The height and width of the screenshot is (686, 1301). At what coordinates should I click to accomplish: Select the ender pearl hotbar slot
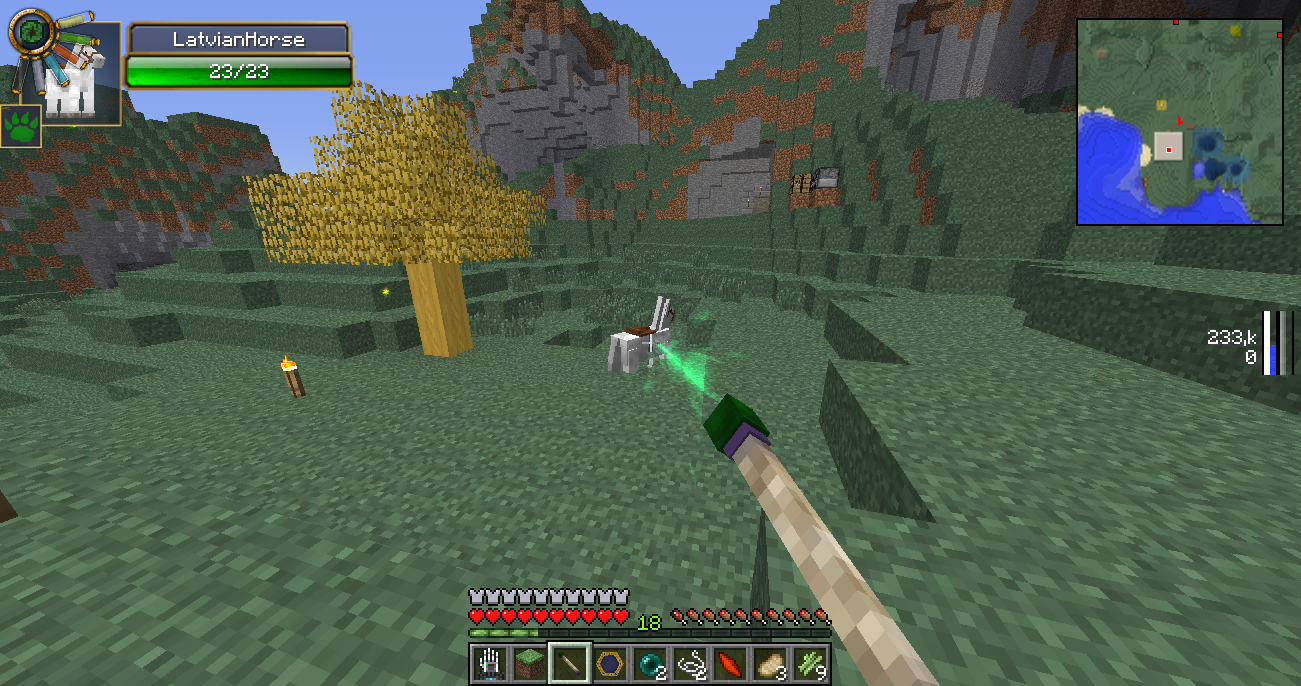[650, 663]
